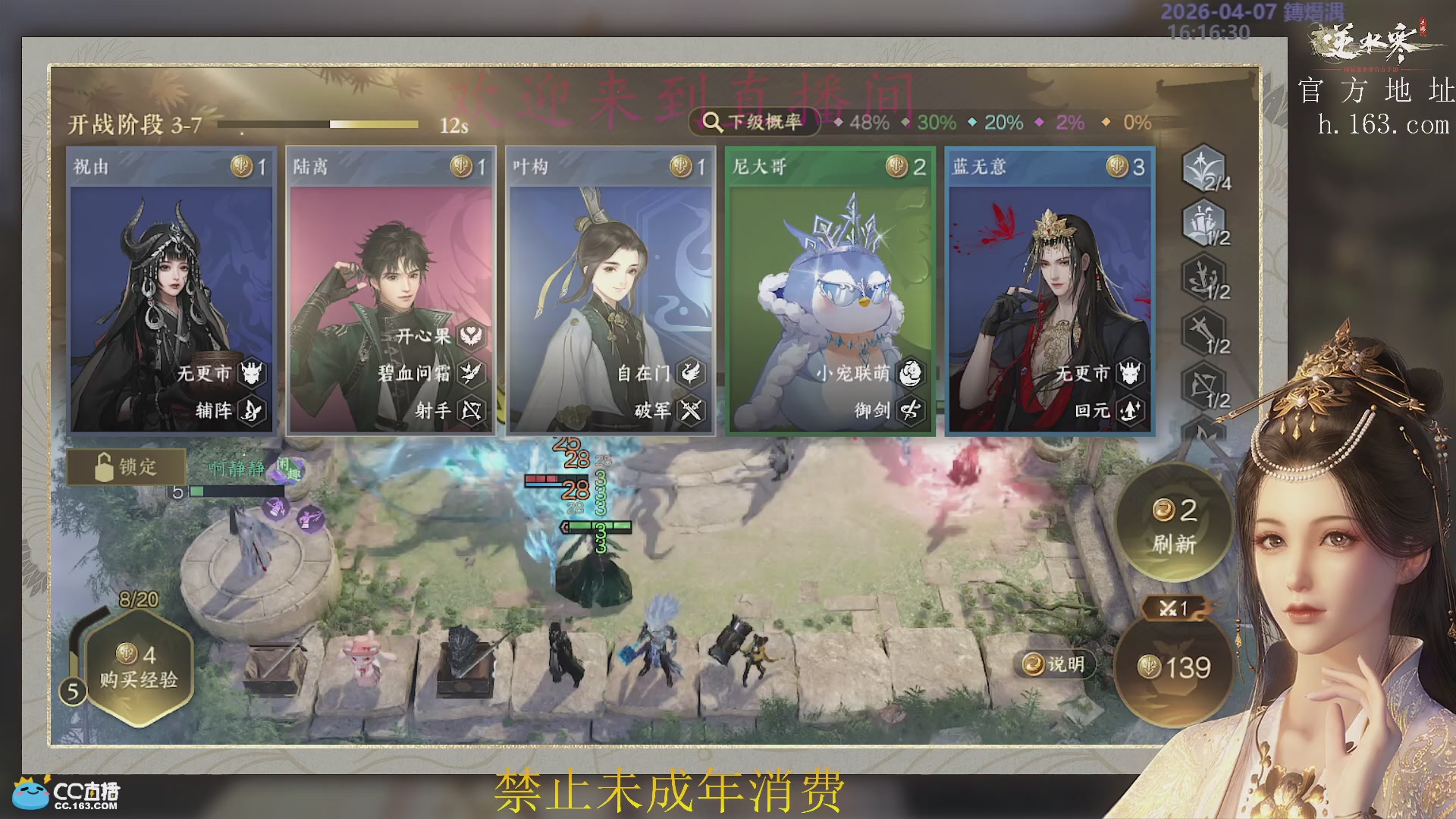Toggle the 48% probability filter diamond
This screenshot has height=819, width=1456.
[838, 121]
